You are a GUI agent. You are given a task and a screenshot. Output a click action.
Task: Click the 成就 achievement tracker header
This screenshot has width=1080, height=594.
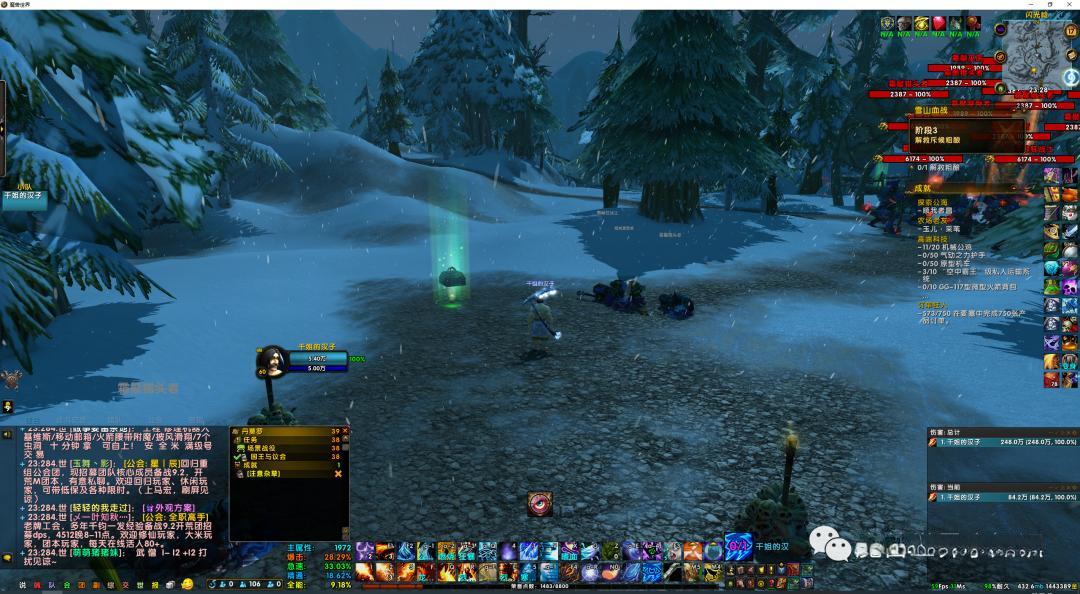[x=922, y=187]
